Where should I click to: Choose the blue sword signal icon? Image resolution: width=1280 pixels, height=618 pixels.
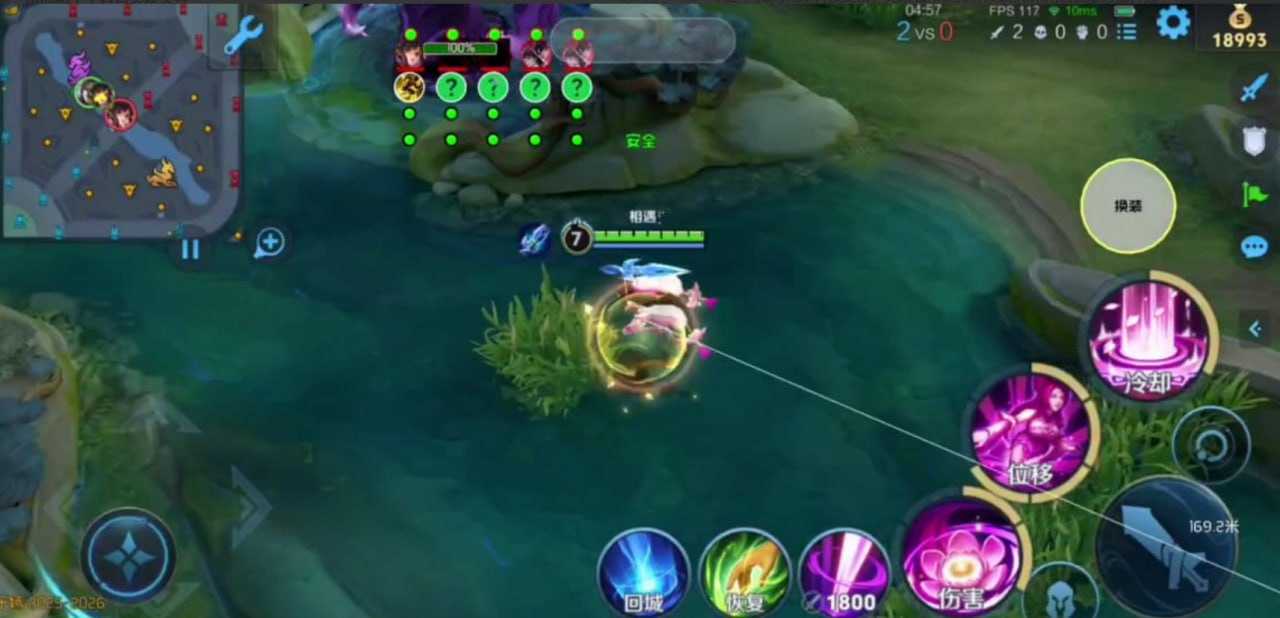(x=1254, y=87)
